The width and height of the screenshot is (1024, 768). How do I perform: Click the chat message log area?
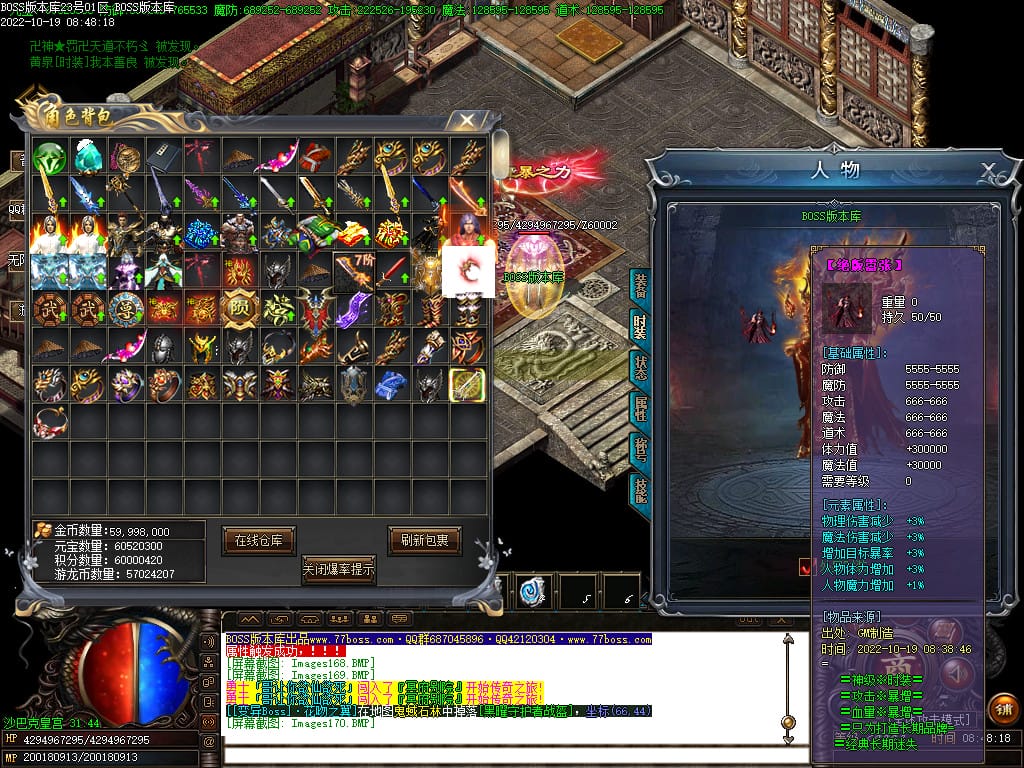(x=500, y=690)
